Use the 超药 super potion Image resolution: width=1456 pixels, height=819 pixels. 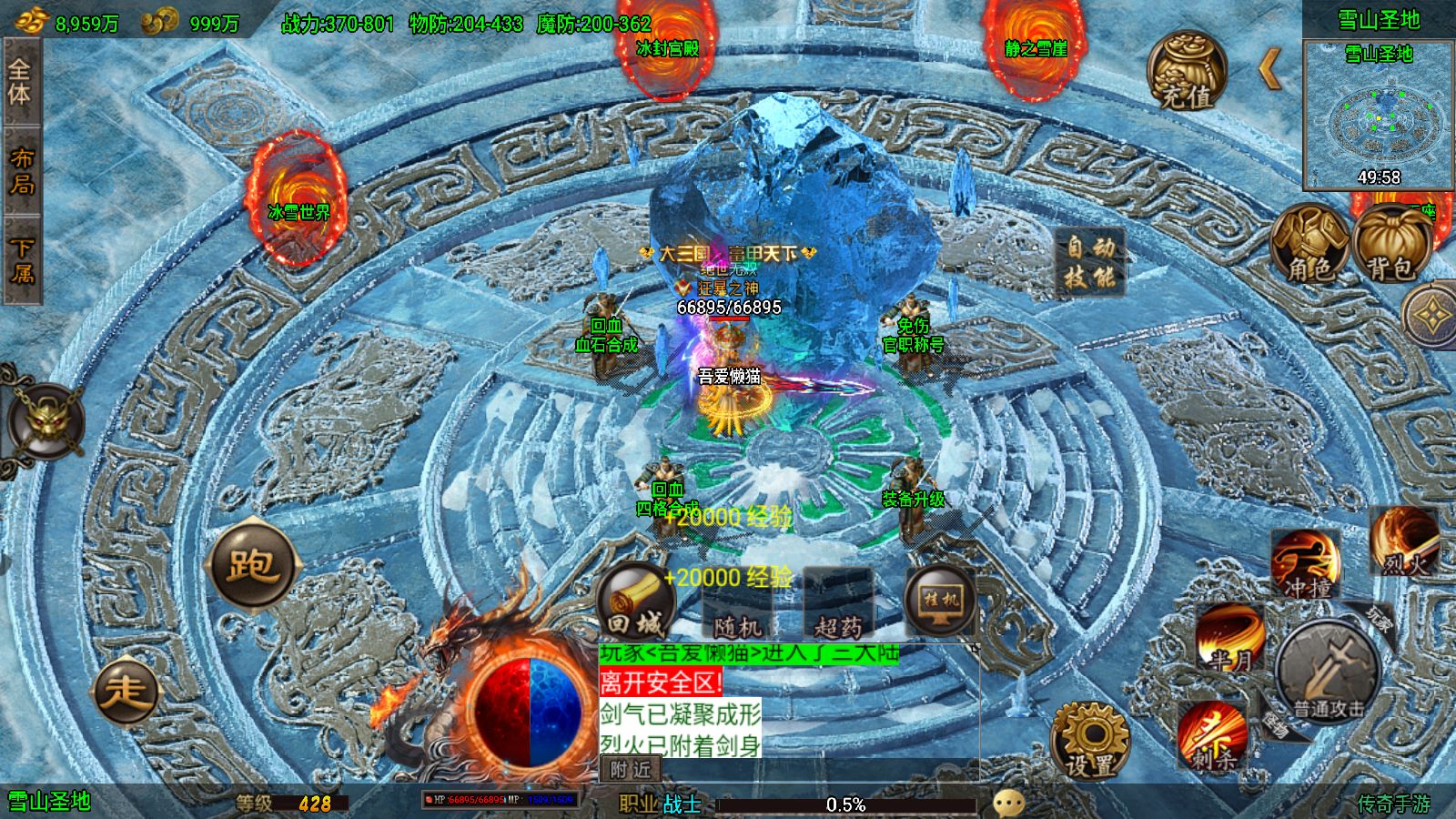point(838,605)
